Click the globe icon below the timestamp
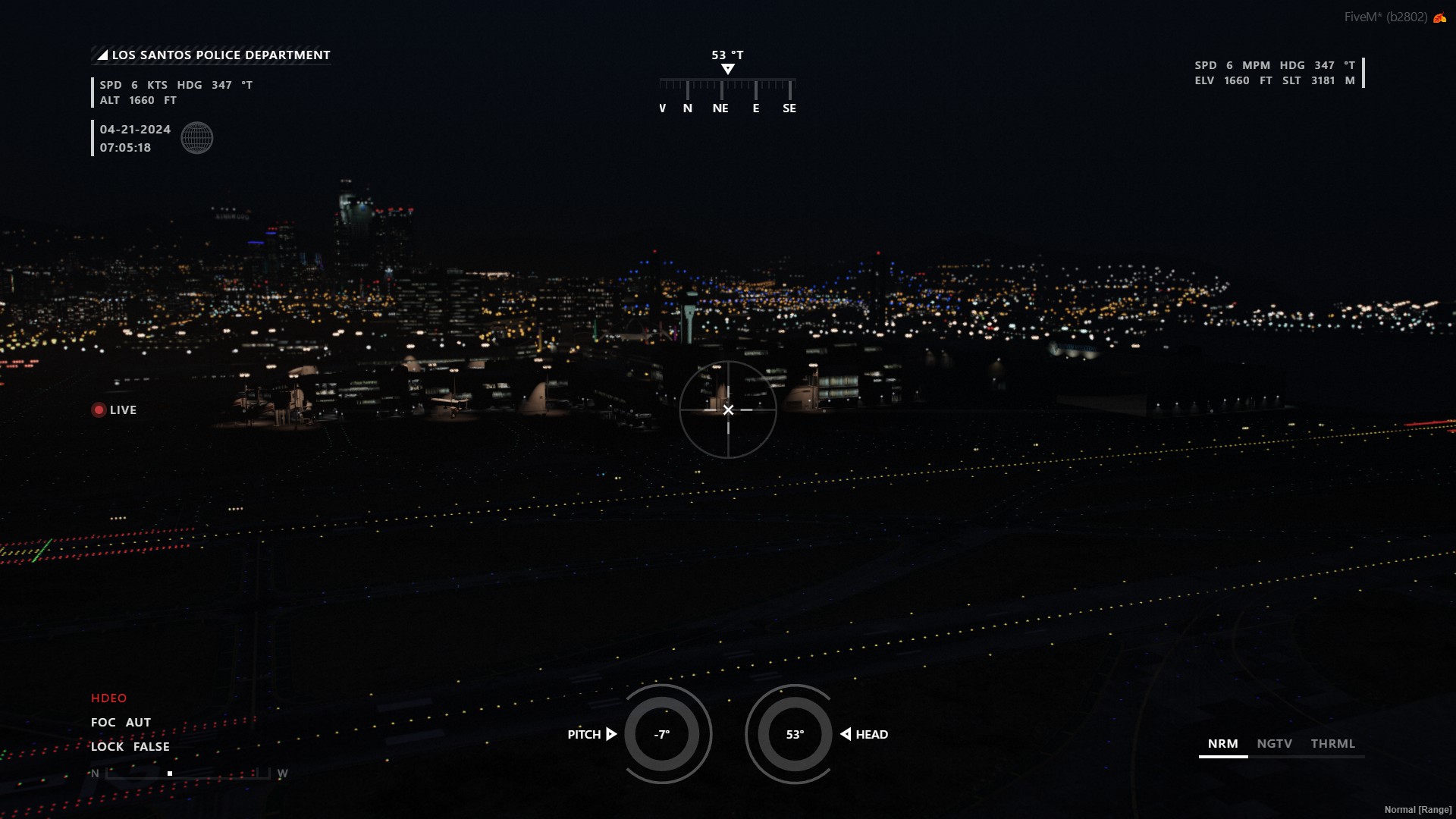 pos(197,138)
